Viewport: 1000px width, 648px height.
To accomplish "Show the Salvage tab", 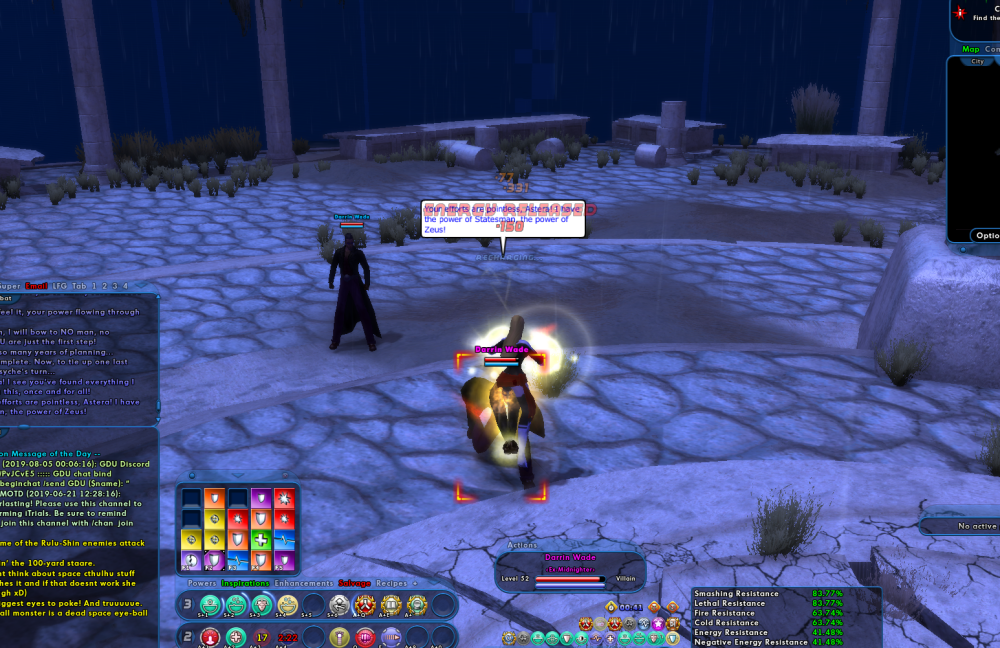I will (x=354, y=582).
